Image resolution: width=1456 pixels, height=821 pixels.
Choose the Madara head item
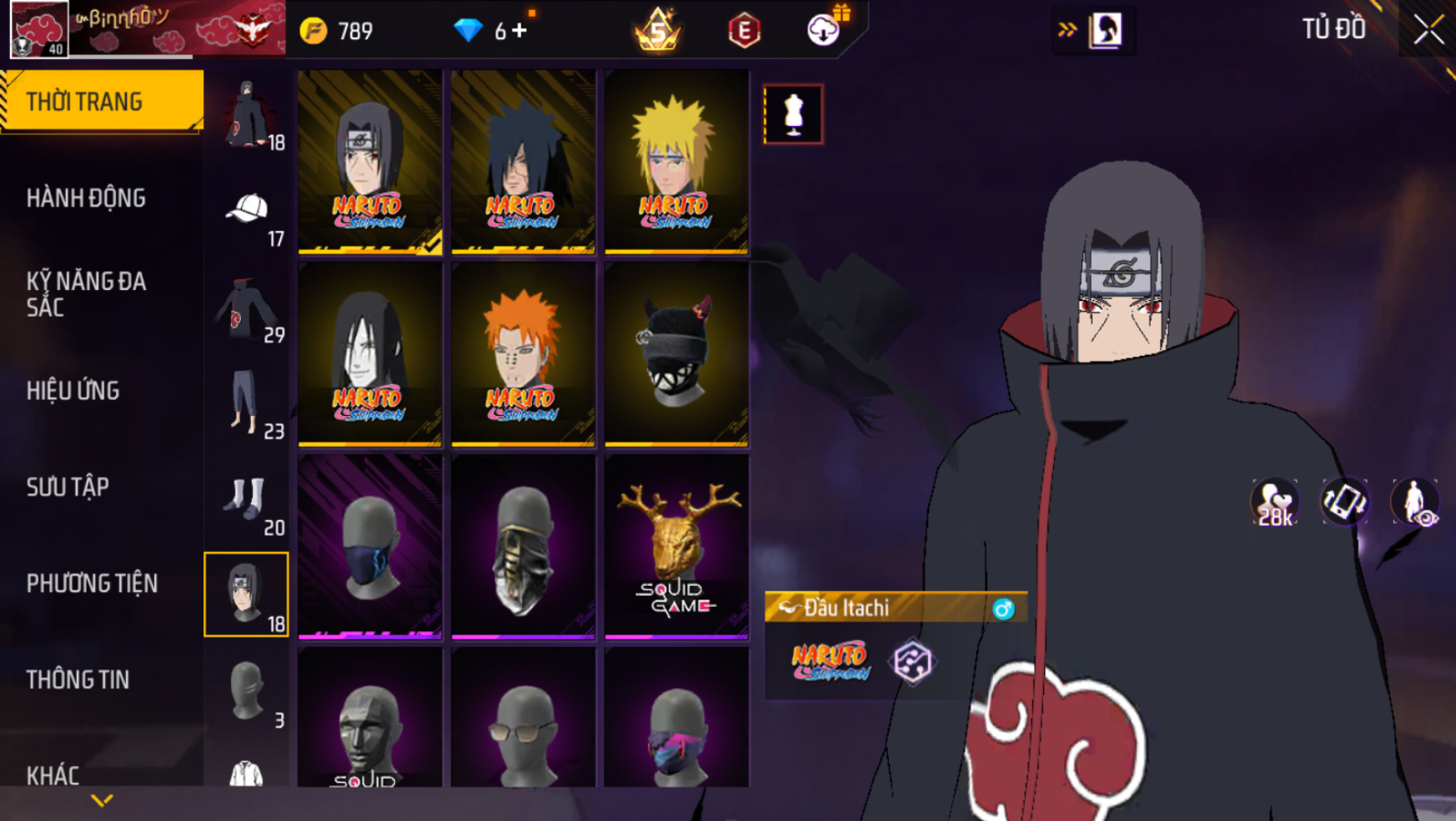[523, 162]
